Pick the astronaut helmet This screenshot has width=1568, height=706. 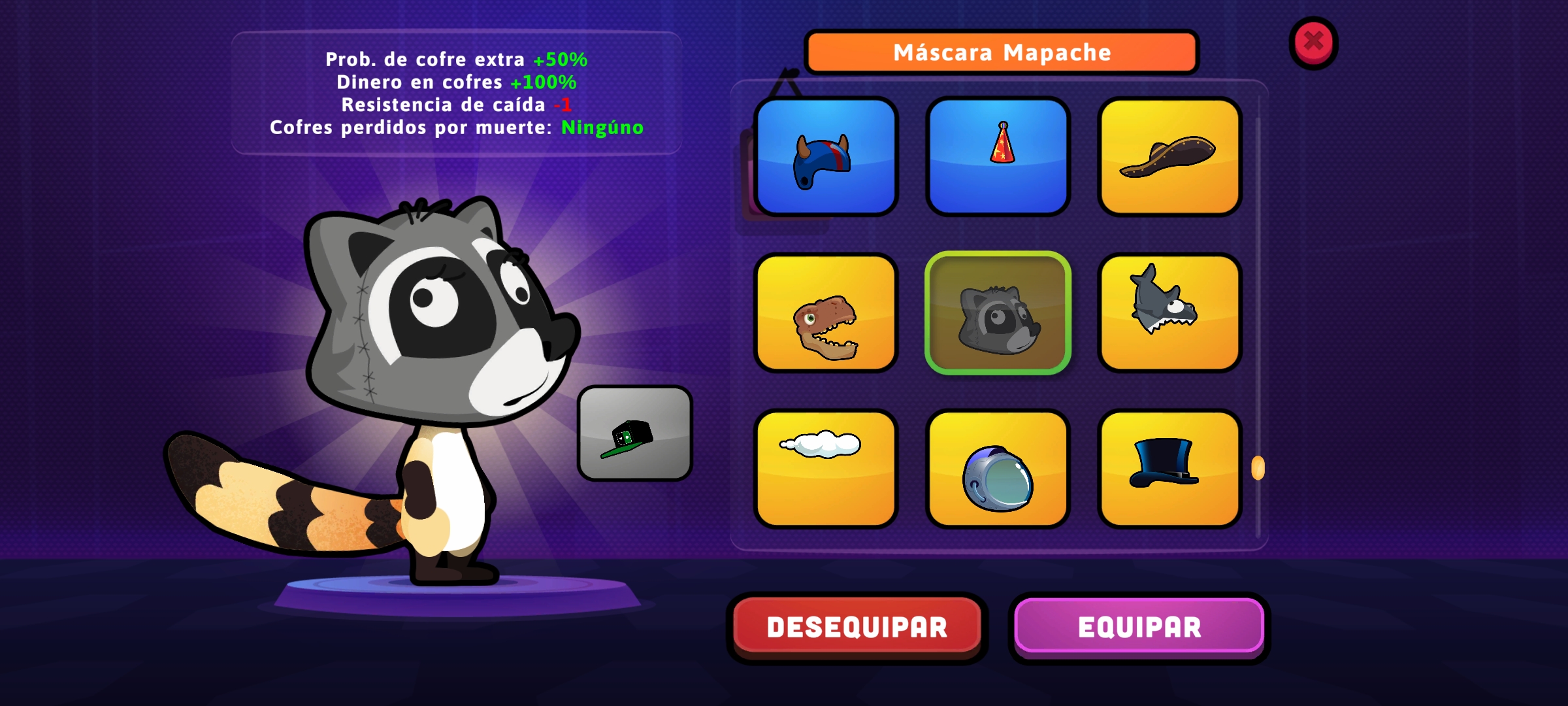pyautogui.click(x=998, y=469)
